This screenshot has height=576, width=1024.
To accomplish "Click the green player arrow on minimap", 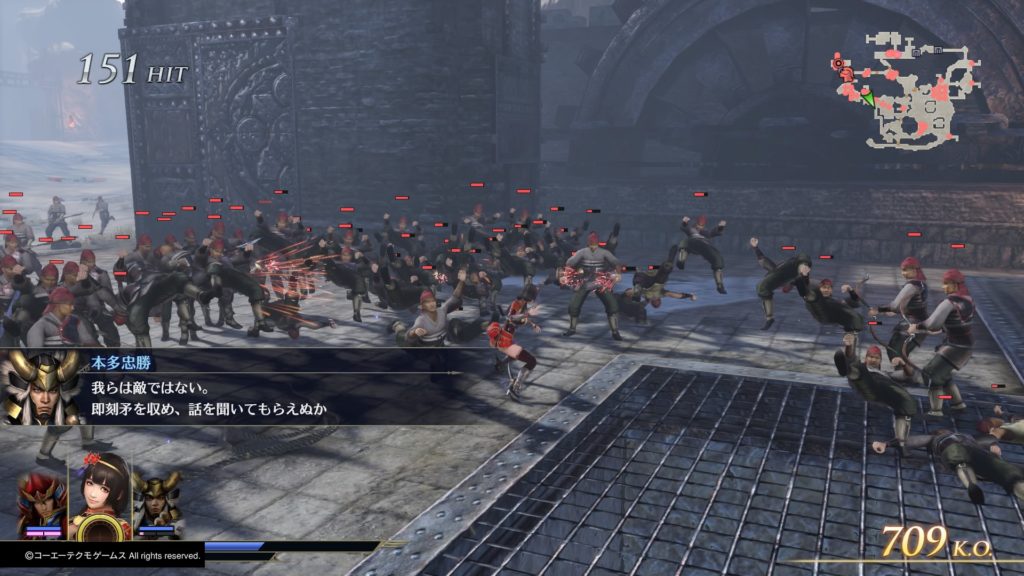I will (x=868, y=98).
